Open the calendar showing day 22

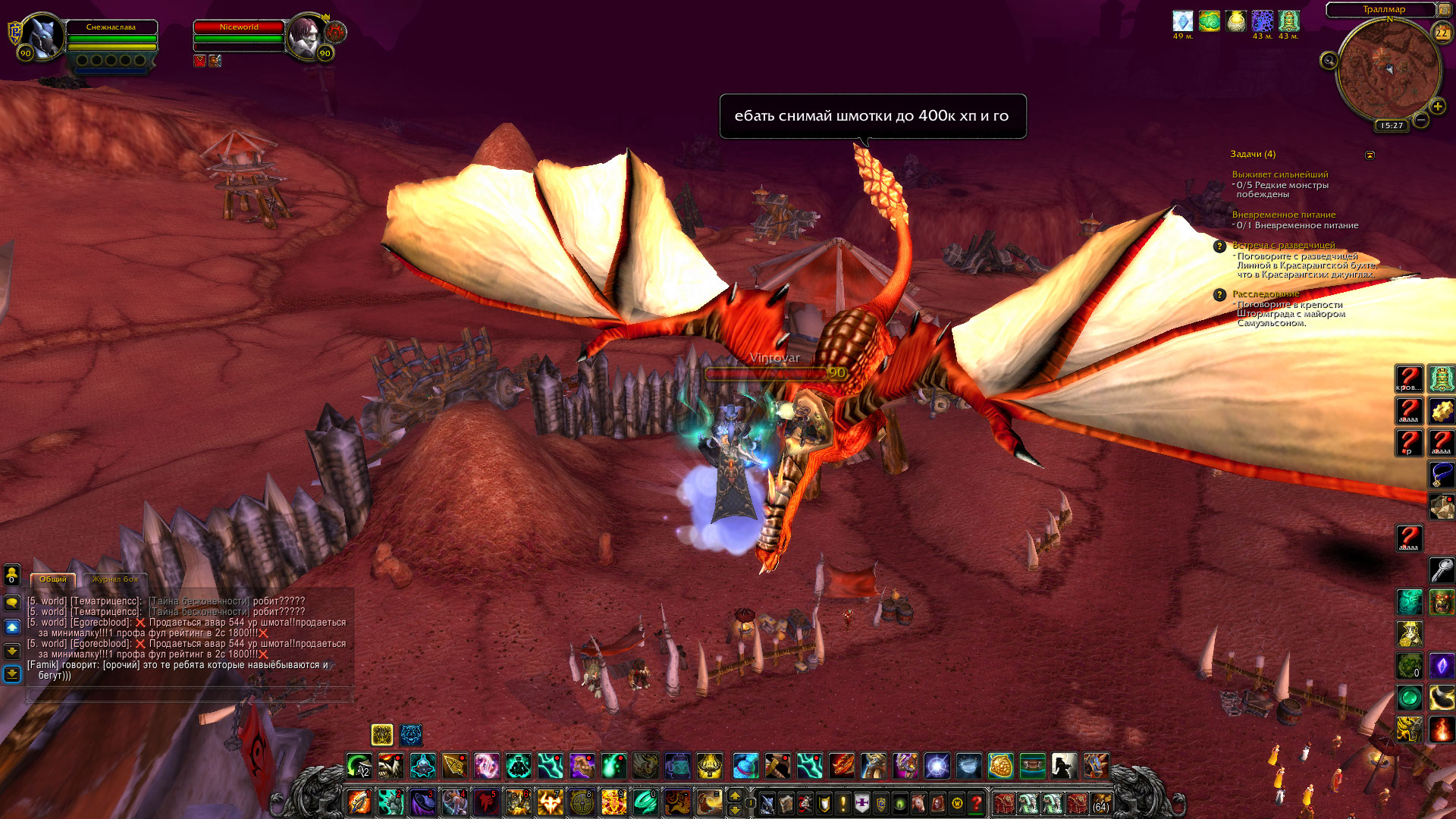[1441, 33]
